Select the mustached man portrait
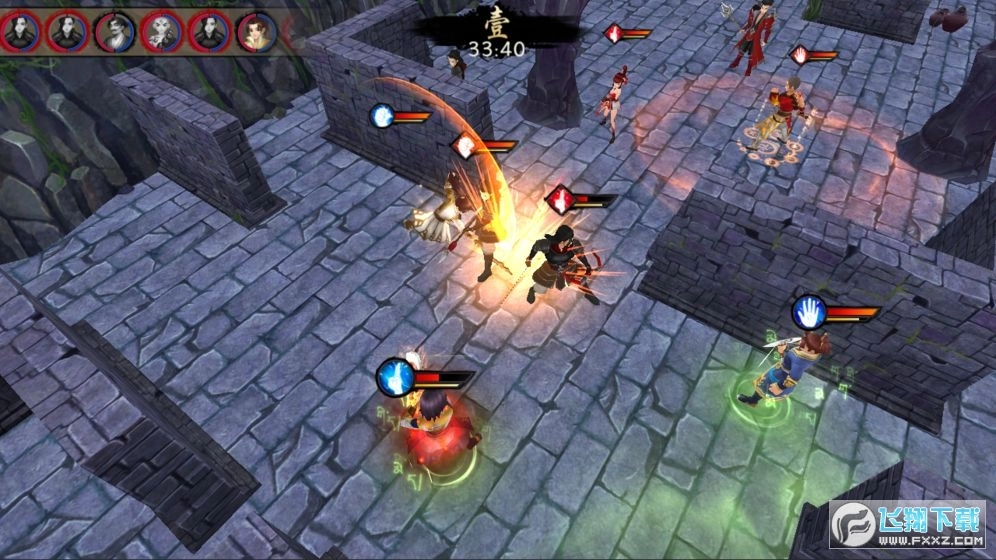The image size is (996, 560). pyautogui.click(x=115, y=31)
